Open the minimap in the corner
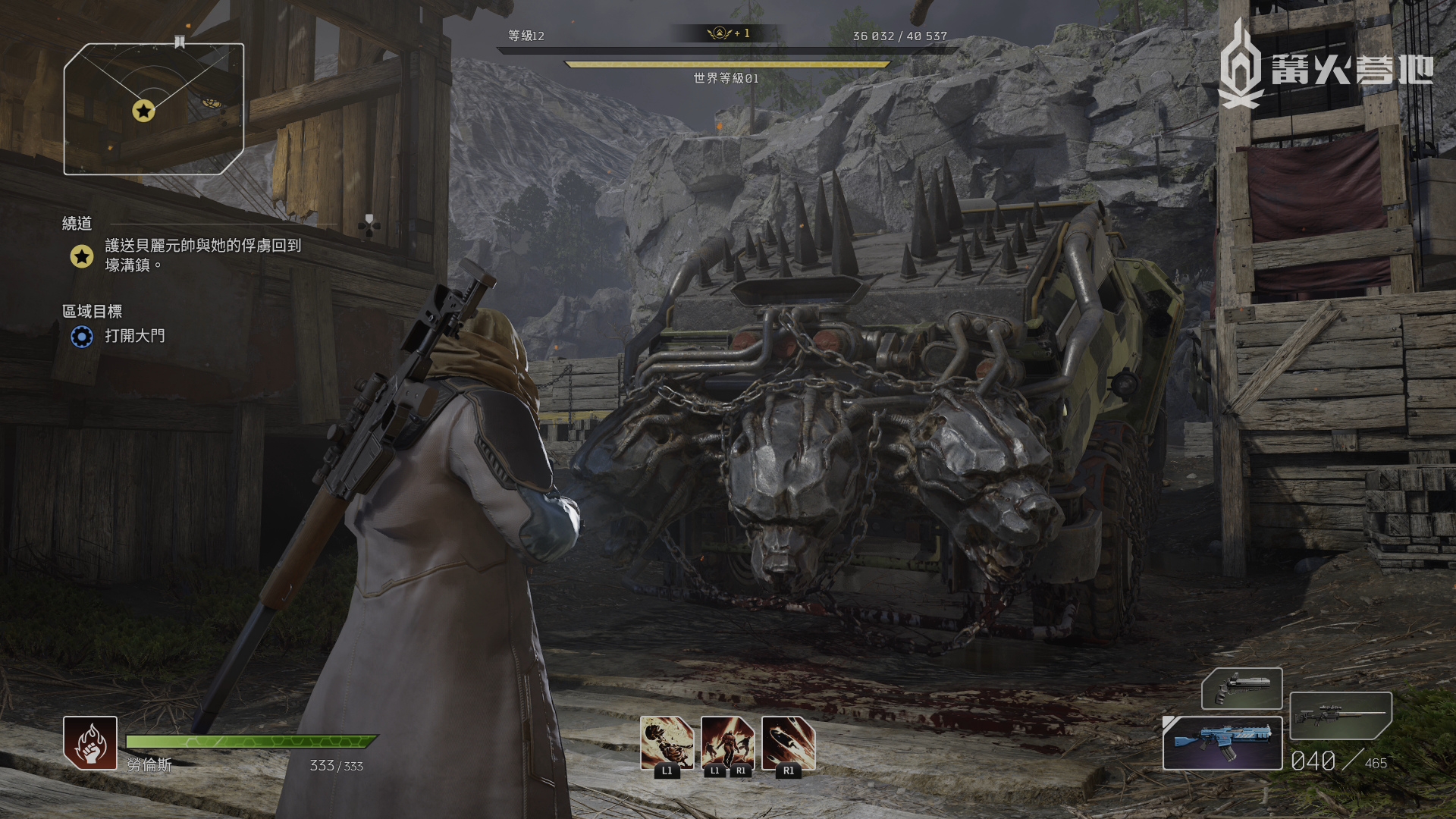 tap(154, 109)
